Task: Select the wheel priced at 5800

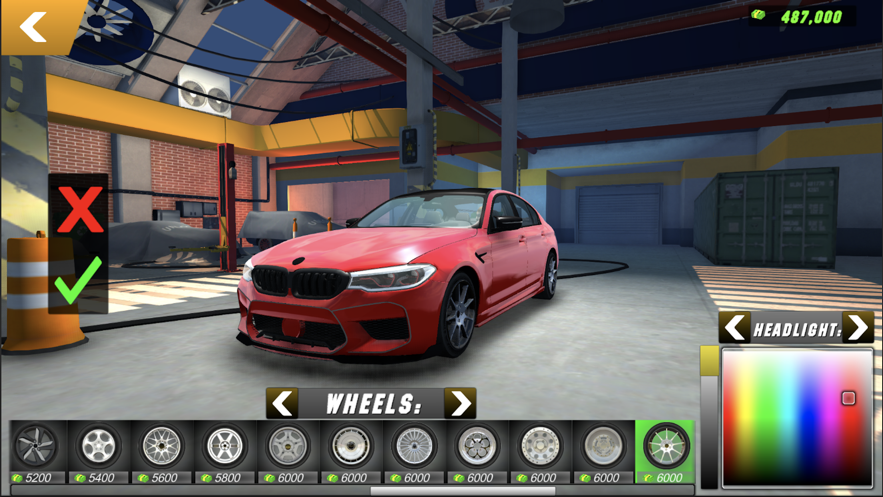Action: pyautogui.click(x=226, y=451)
